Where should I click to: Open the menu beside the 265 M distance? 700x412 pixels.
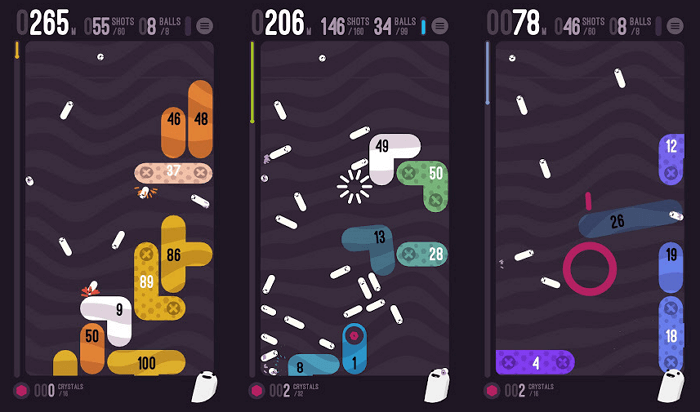point(204,24)
